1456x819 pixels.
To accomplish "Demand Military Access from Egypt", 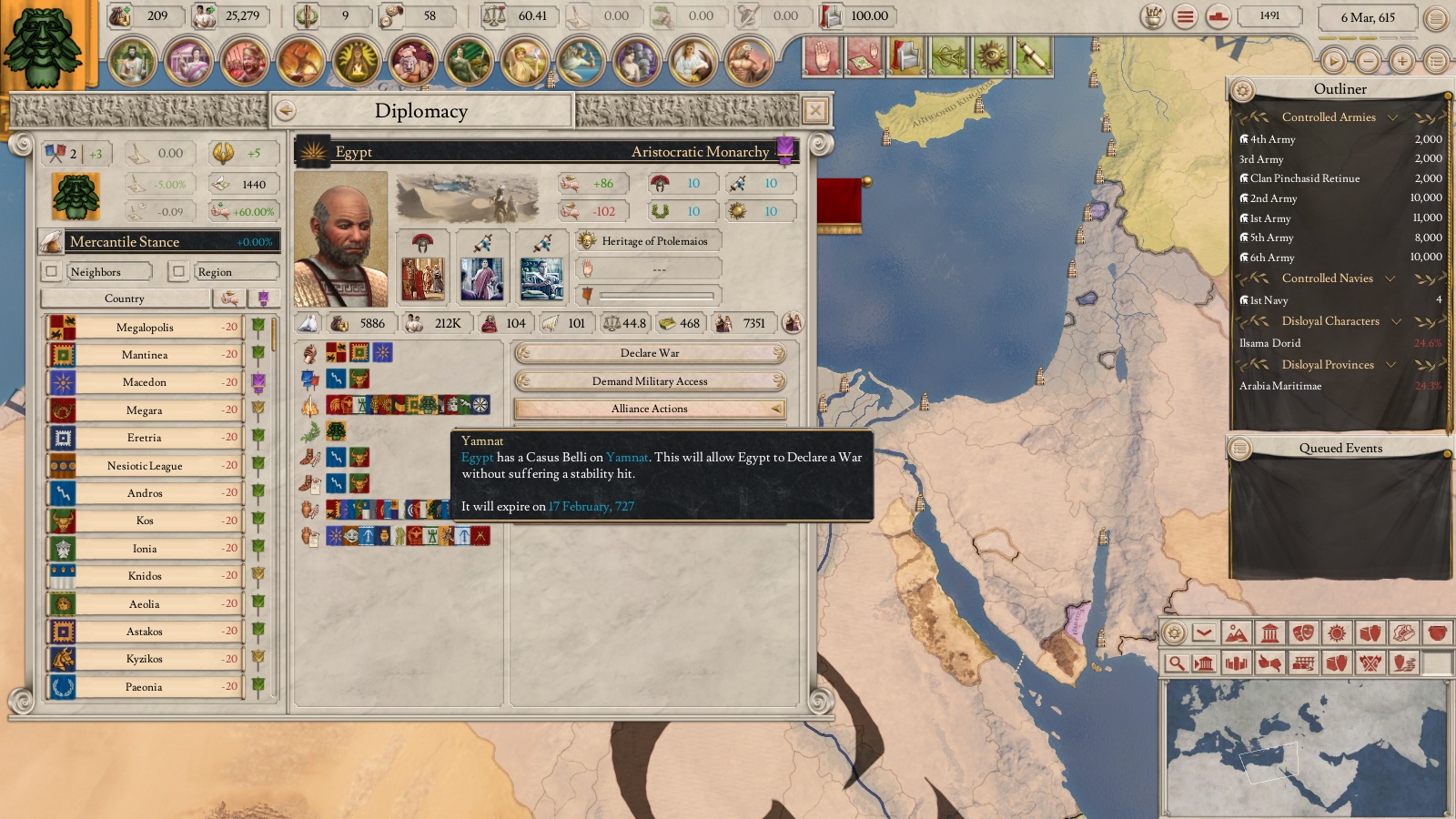I will point(650,381).
